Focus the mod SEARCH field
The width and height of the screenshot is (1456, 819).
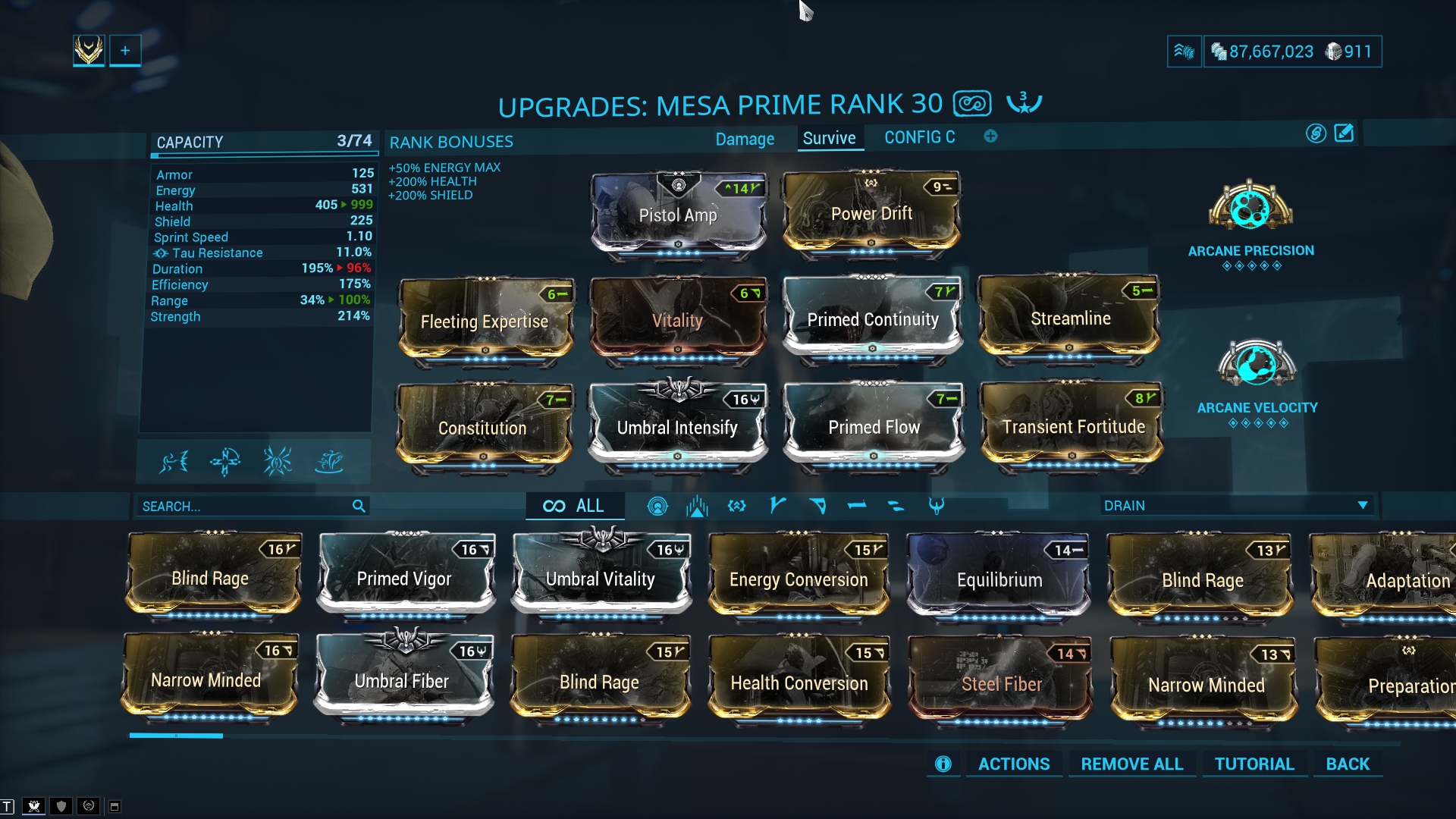point(243,506)
